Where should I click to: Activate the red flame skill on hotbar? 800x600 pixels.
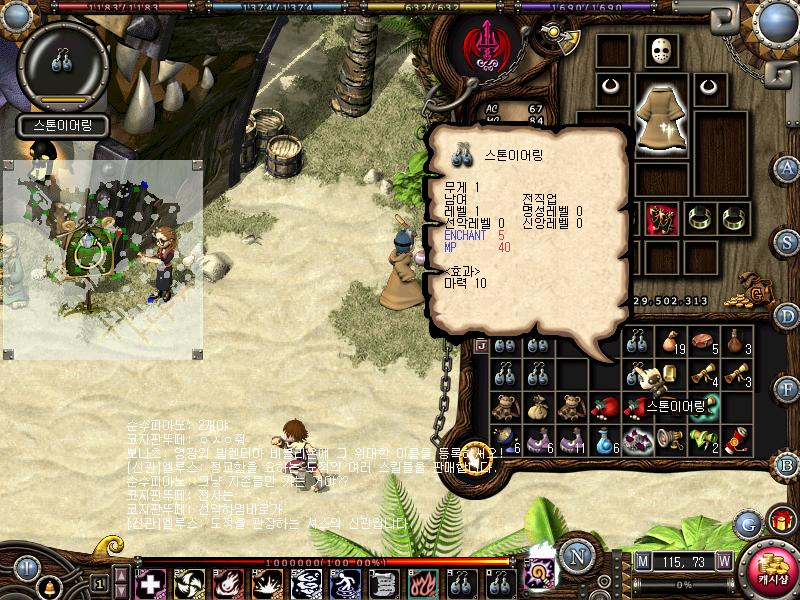(x=423, y=582)
